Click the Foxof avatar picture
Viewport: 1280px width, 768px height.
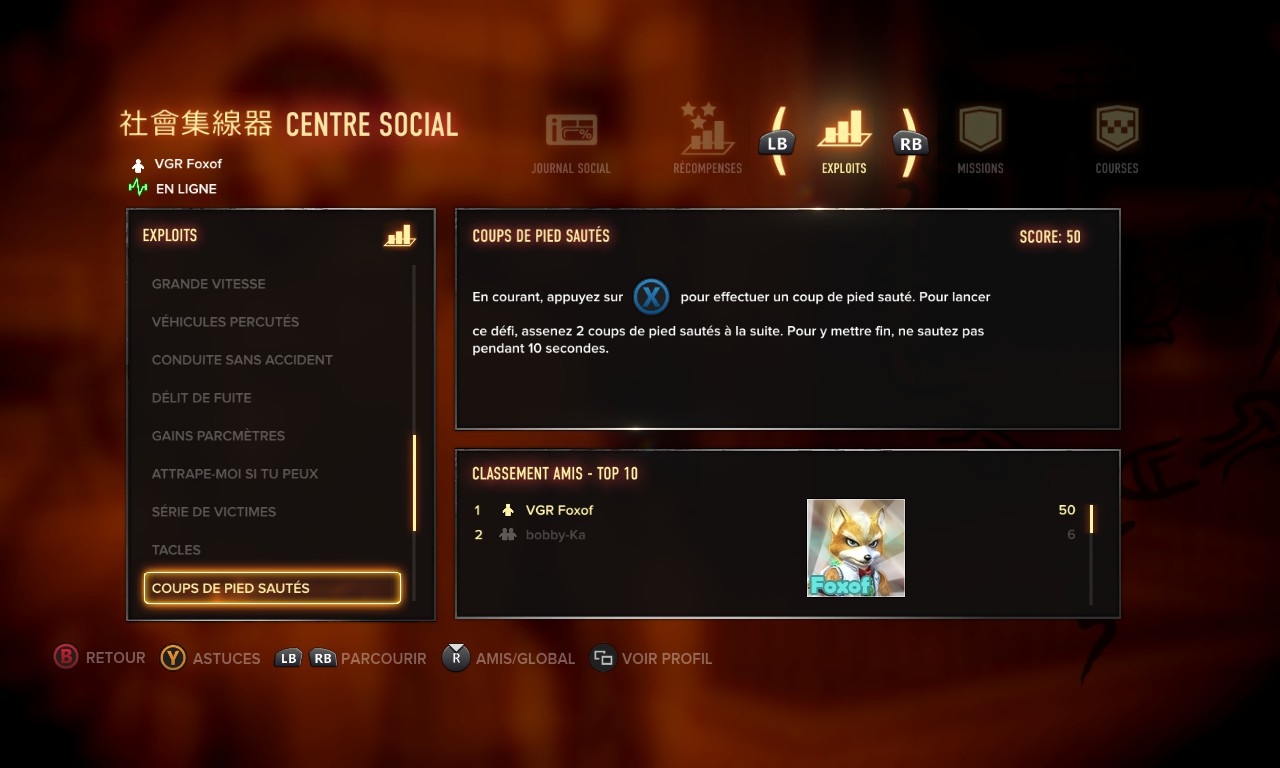[856, 548]
